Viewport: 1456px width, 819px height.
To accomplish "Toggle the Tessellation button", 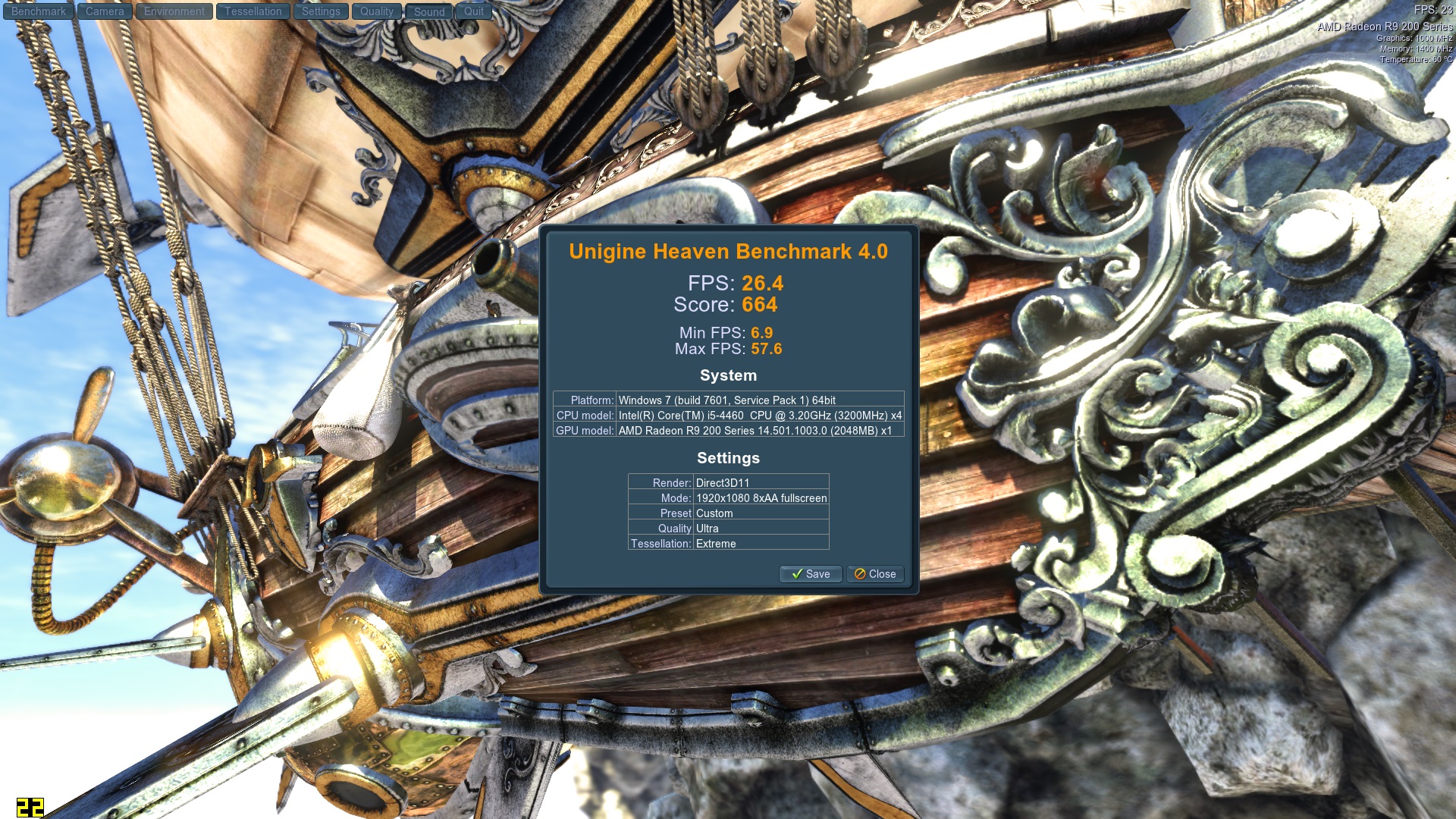I will tap(253, 11).
